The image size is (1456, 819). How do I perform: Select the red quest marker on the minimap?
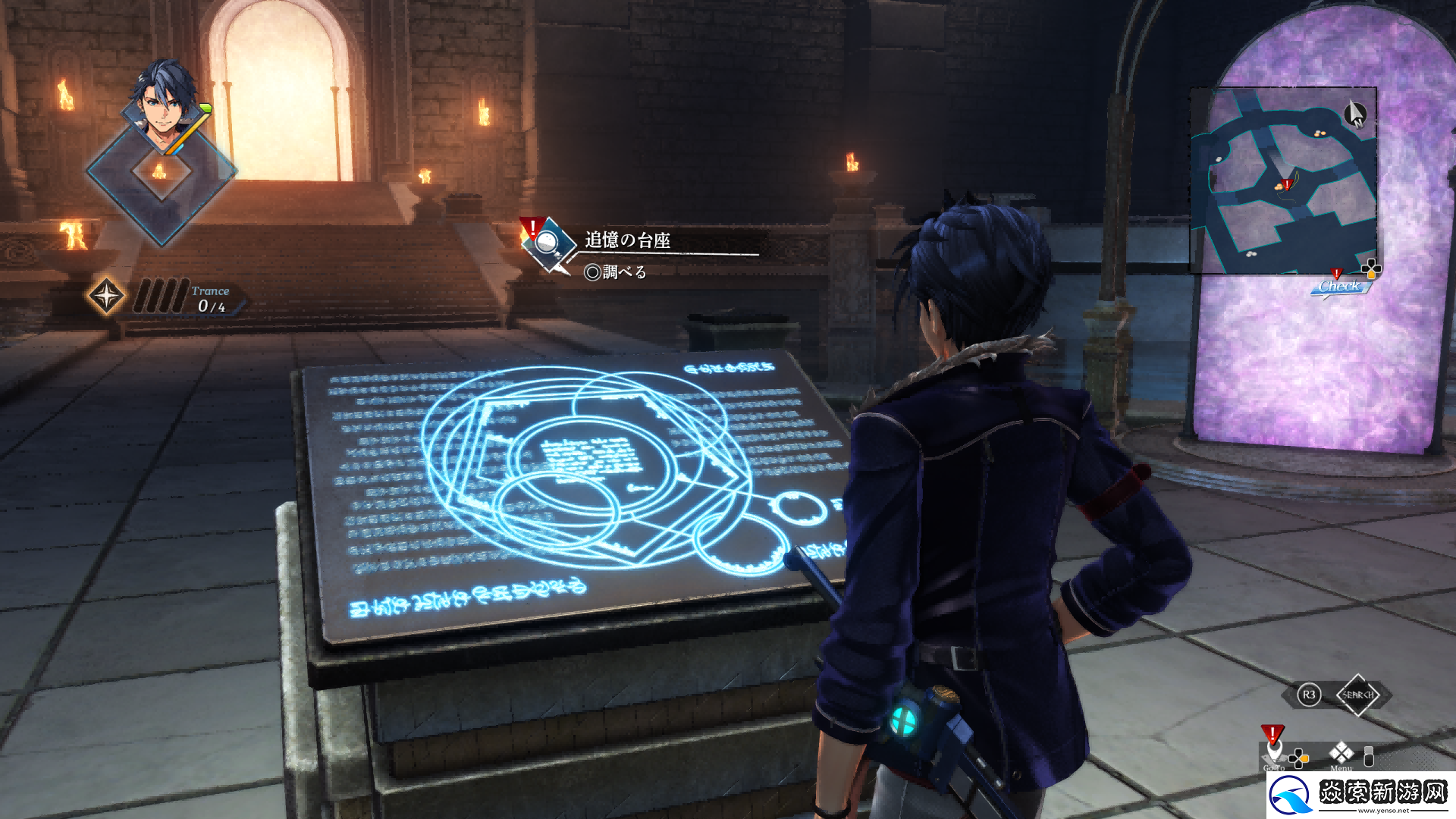[1286, 184]
